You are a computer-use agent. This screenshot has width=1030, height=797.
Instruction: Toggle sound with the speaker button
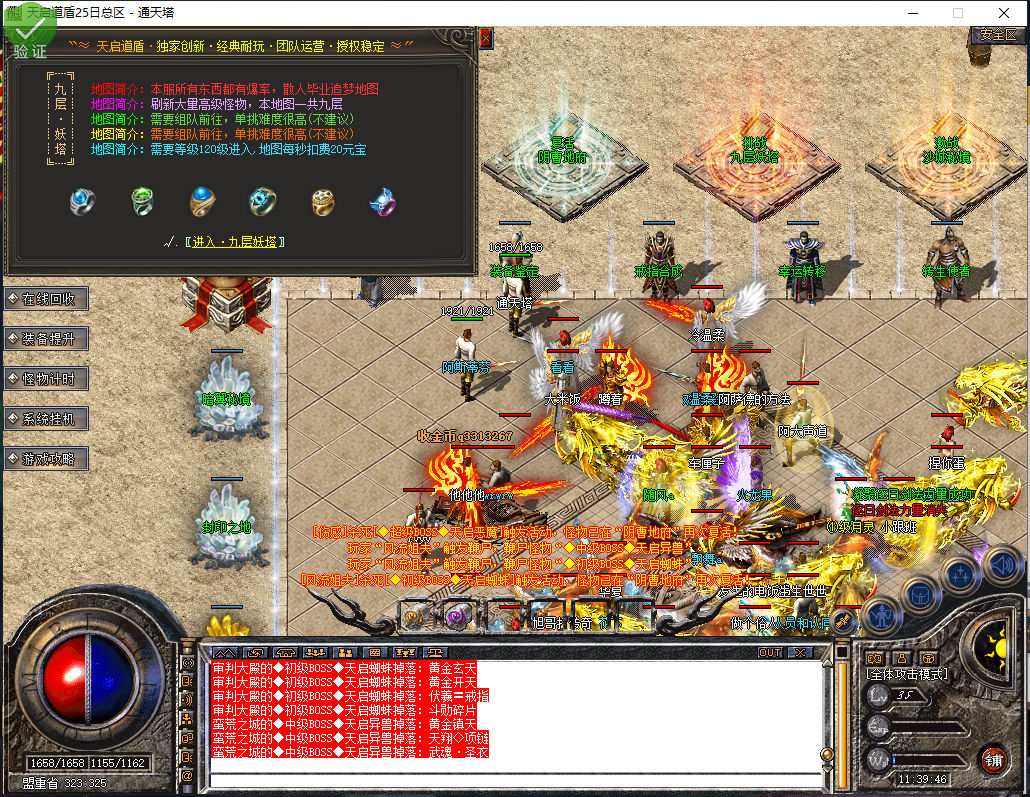click(1000, 565)
